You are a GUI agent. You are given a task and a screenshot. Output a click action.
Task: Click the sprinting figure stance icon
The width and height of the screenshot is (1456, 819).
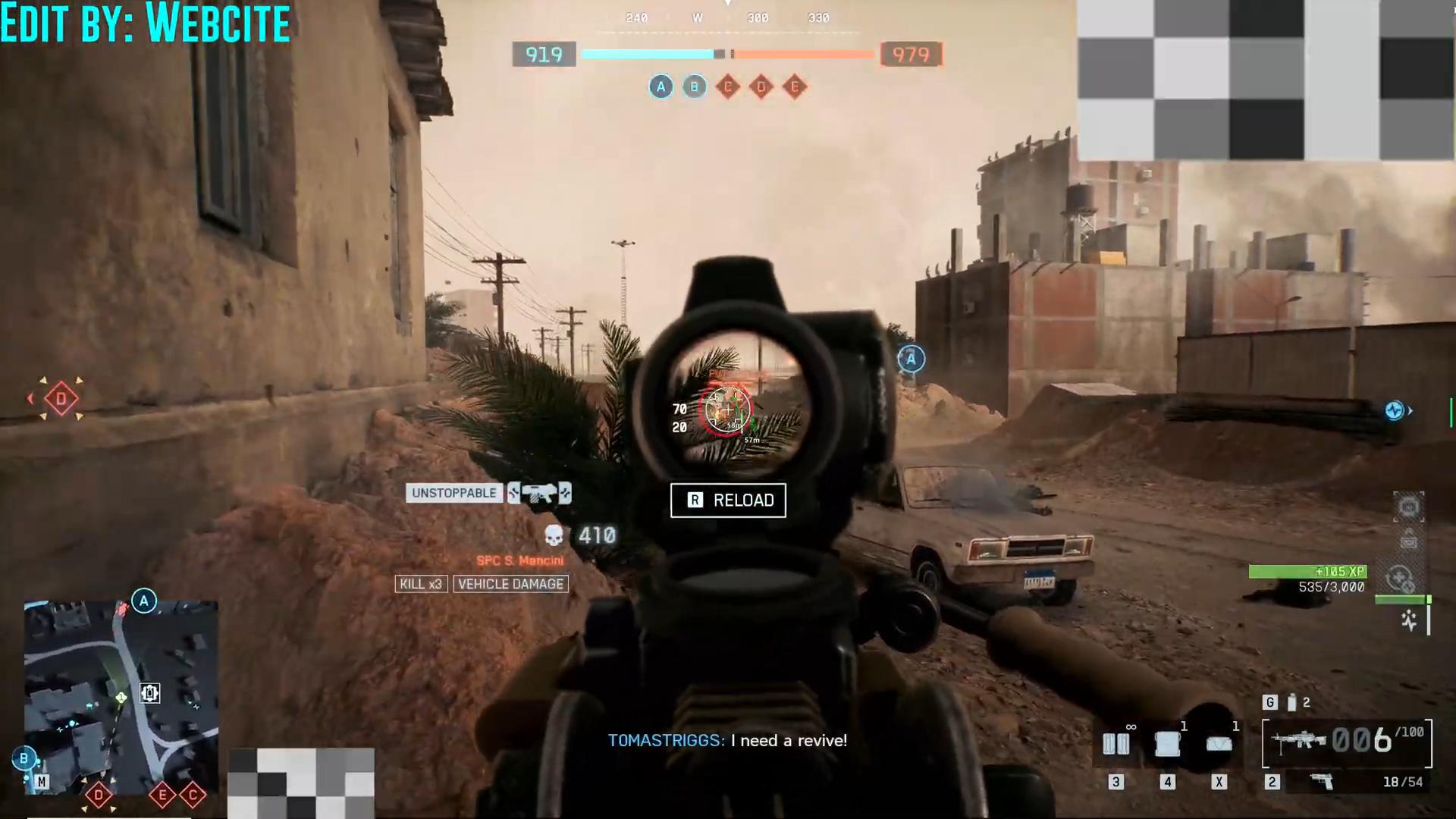[x=1409, y=620]
